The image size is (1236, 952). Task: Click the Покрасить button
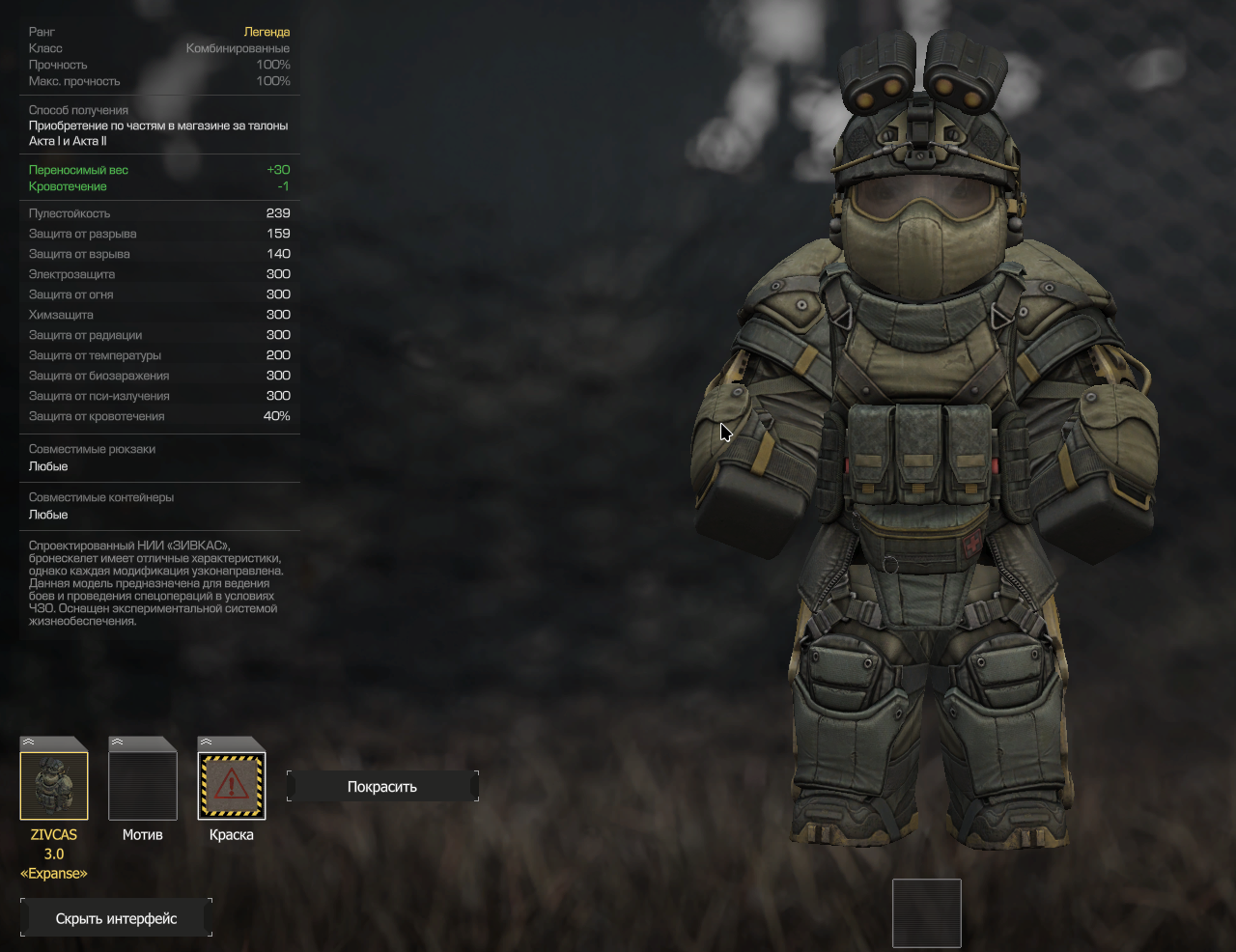[382, 787]
